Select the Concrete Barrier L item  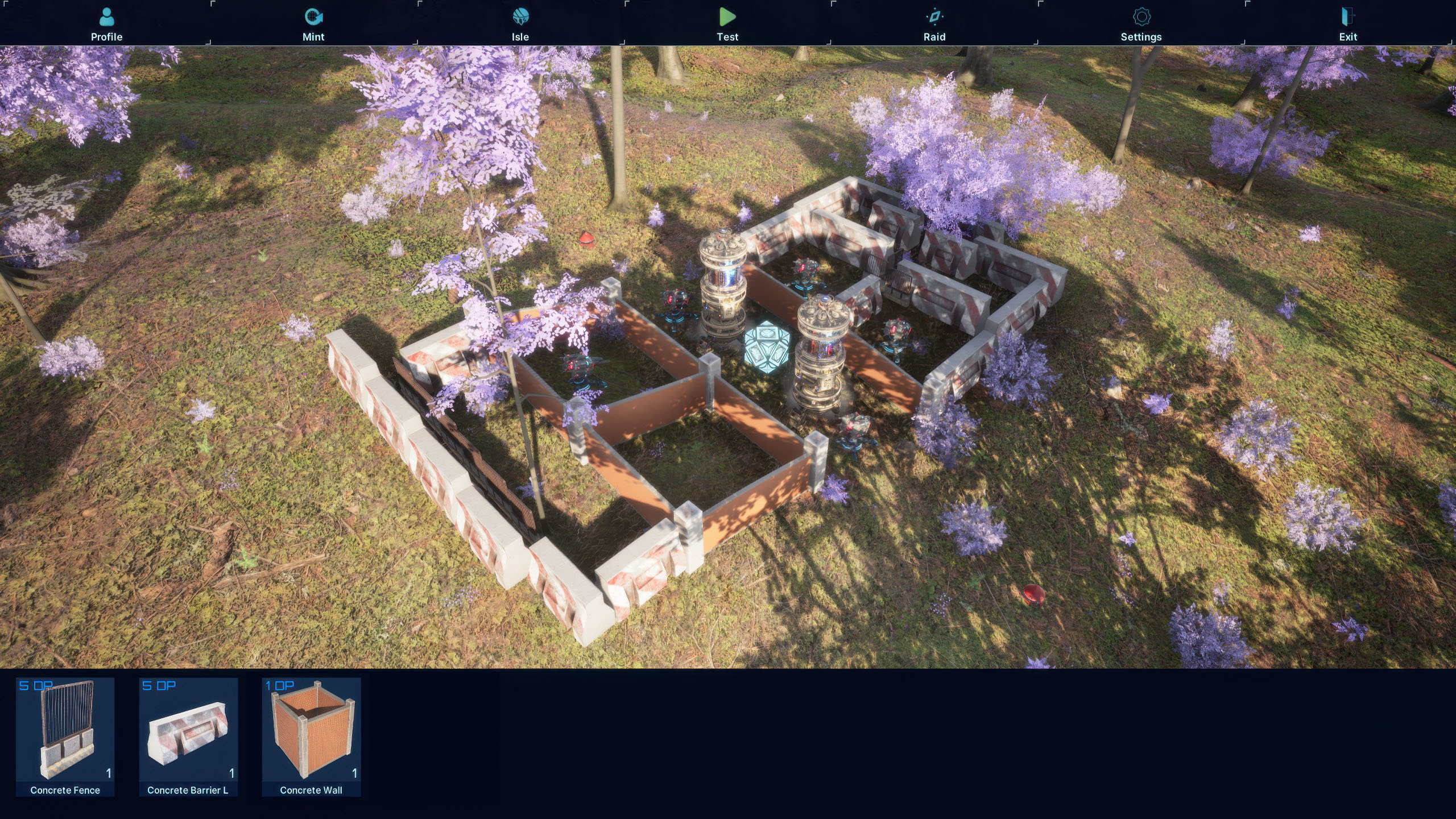tap(188, 734)
